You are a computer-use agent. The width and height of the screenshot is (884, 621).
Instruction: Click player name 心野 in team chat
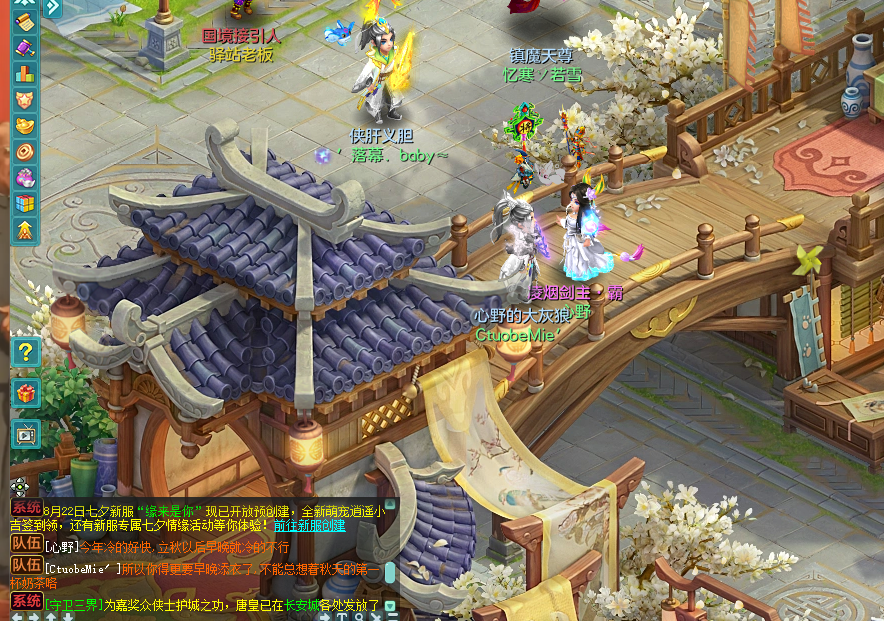point(62,547)
